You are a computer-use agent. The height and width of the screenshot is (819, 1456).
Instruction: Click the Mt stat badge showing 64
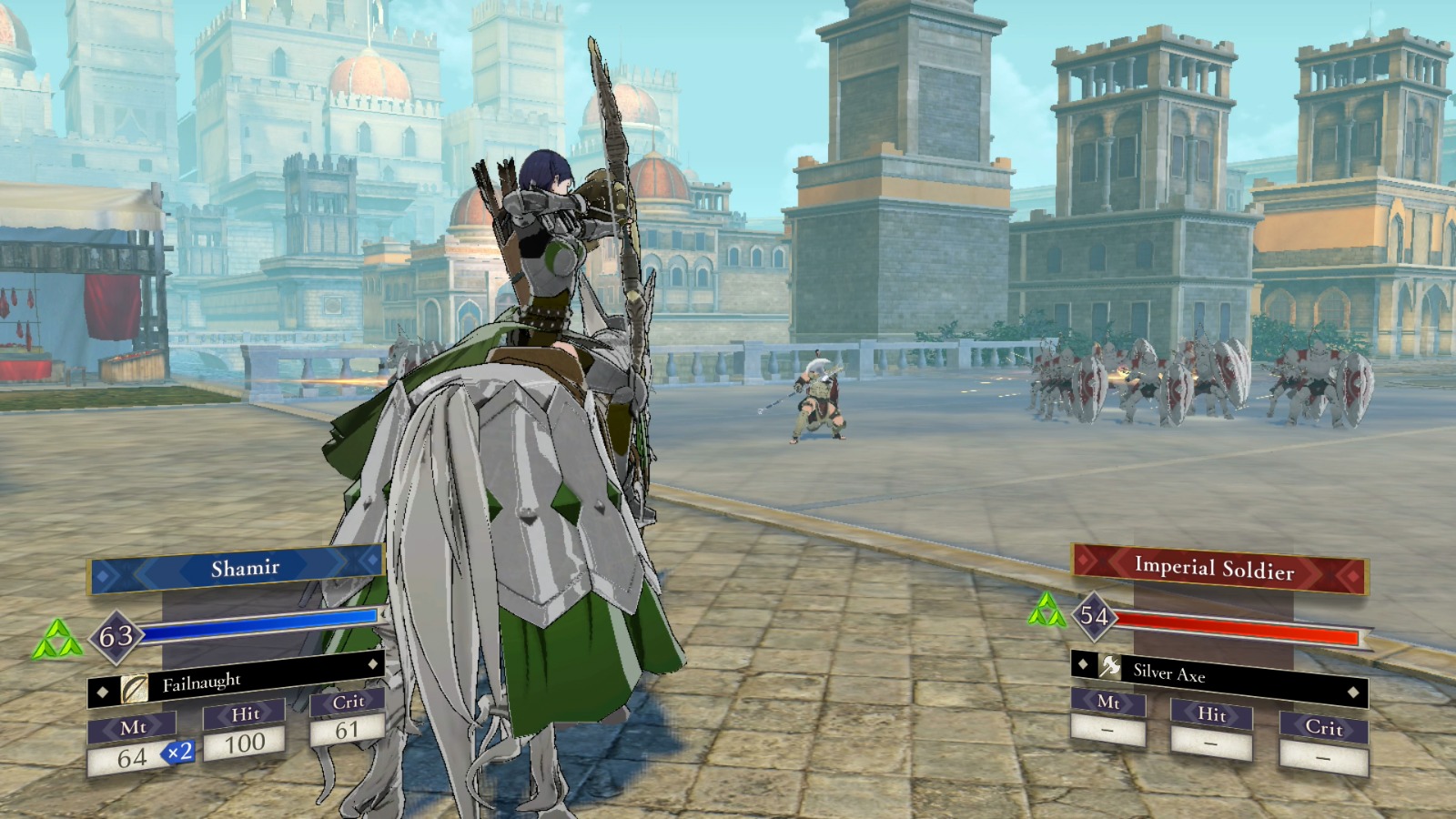[135, 742]
